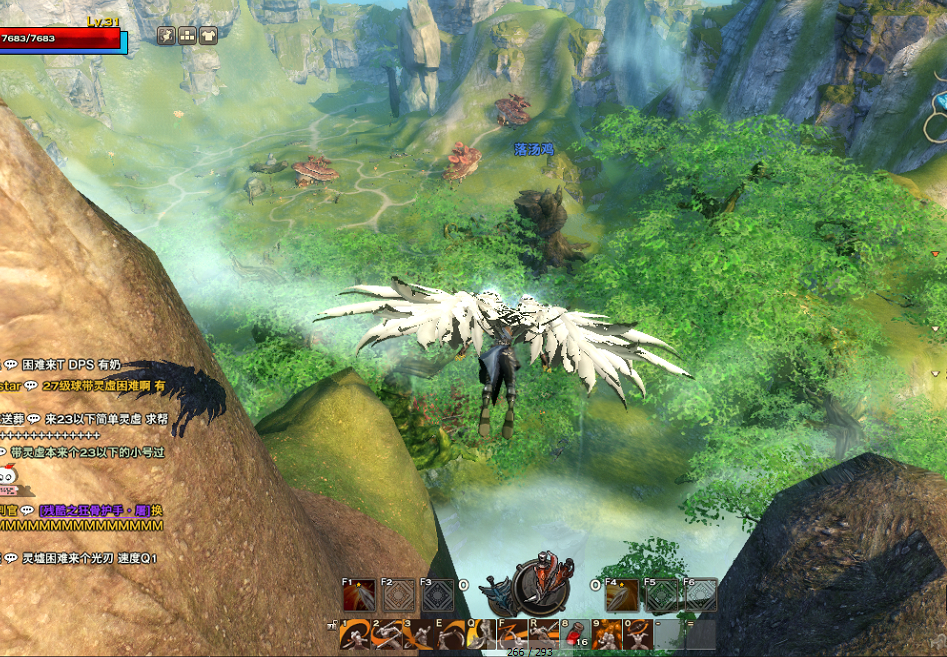
Task: Trigger the skill in hotbar slot 3
Action: 418,634
